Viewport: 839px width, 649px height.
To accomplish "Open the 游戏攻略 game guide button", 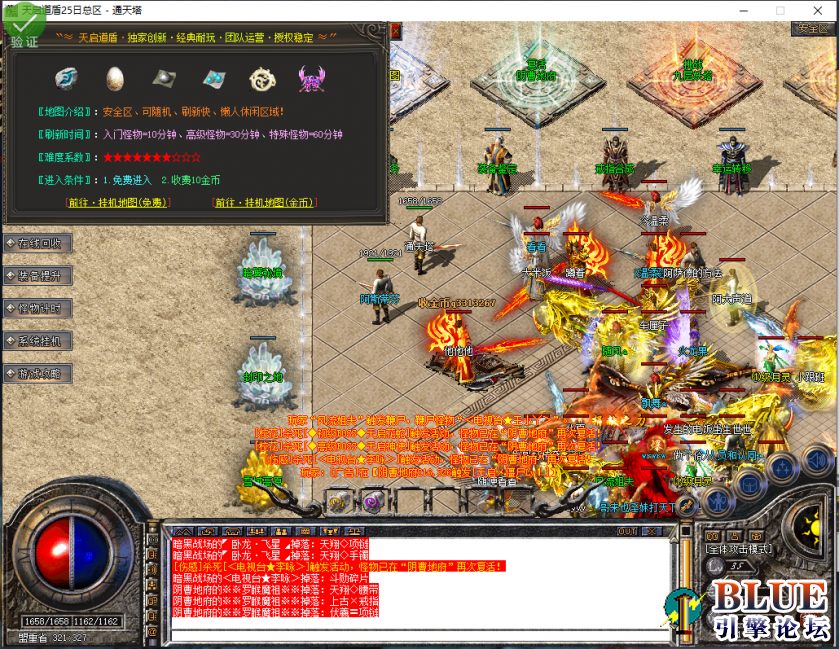I will tap(38, 374).
